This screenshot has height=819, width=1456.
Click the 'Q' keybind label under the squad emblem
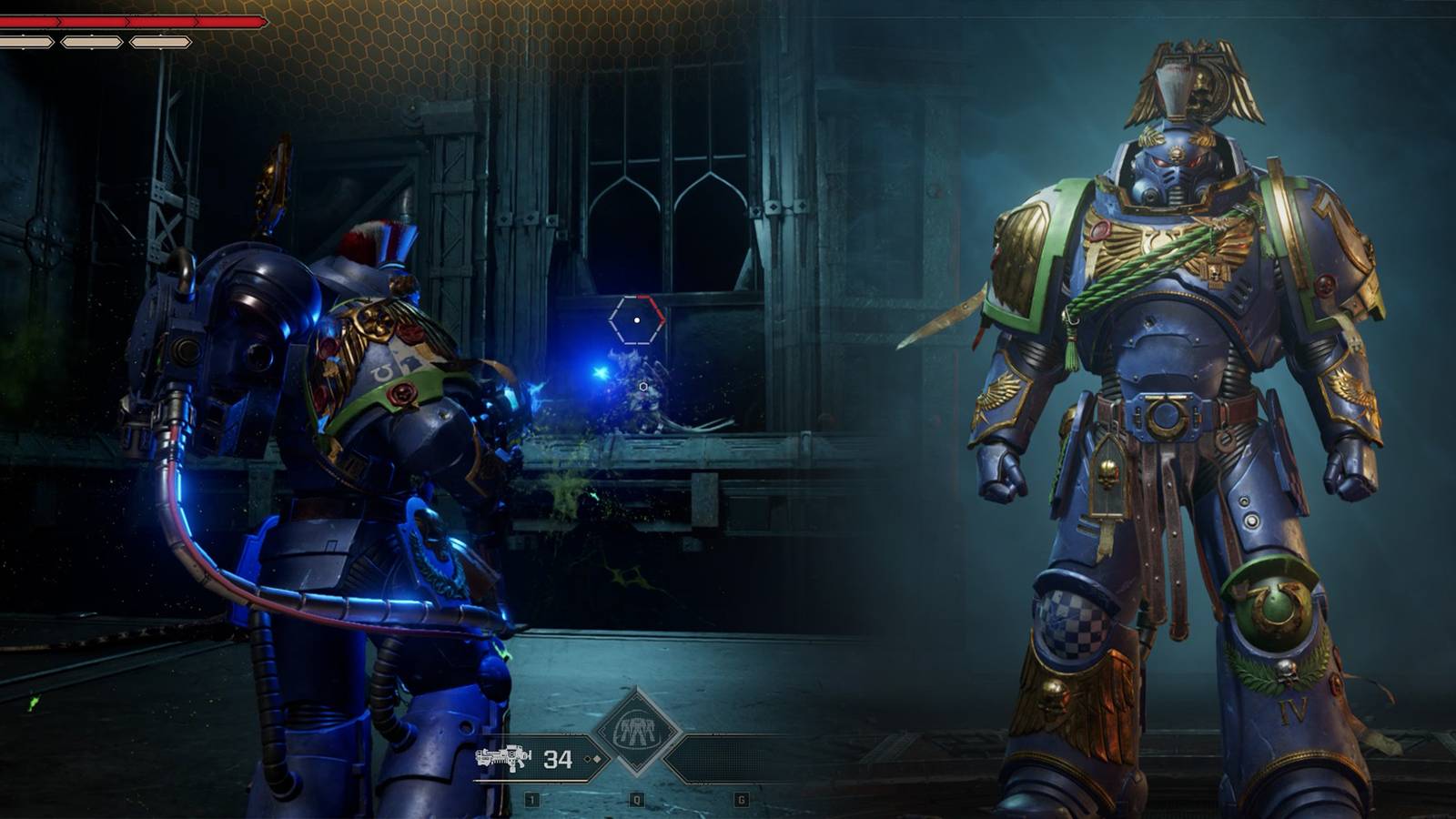(635, 798)
